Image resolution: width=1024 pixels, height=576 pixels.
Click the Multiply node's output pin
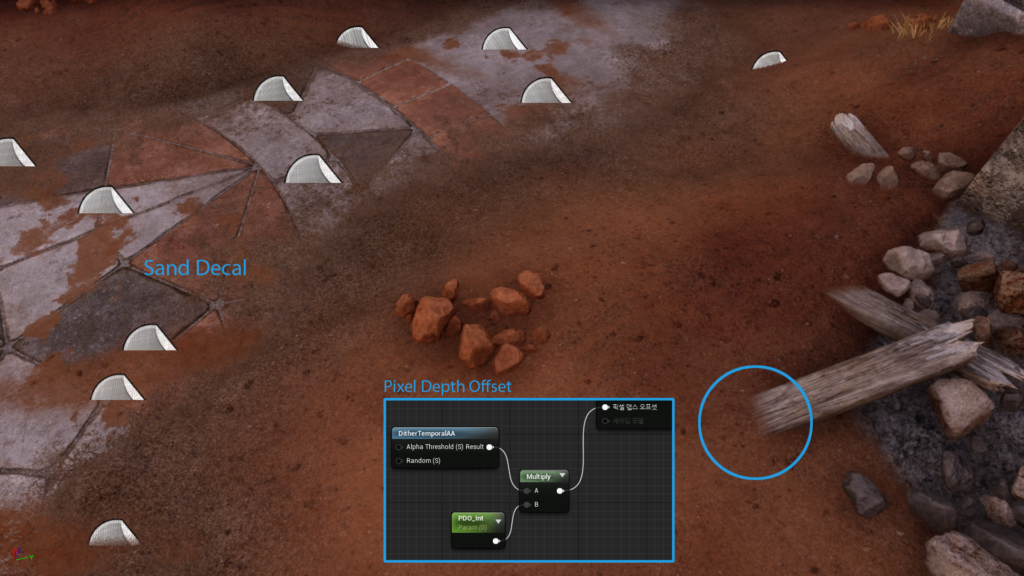(561, 491)
